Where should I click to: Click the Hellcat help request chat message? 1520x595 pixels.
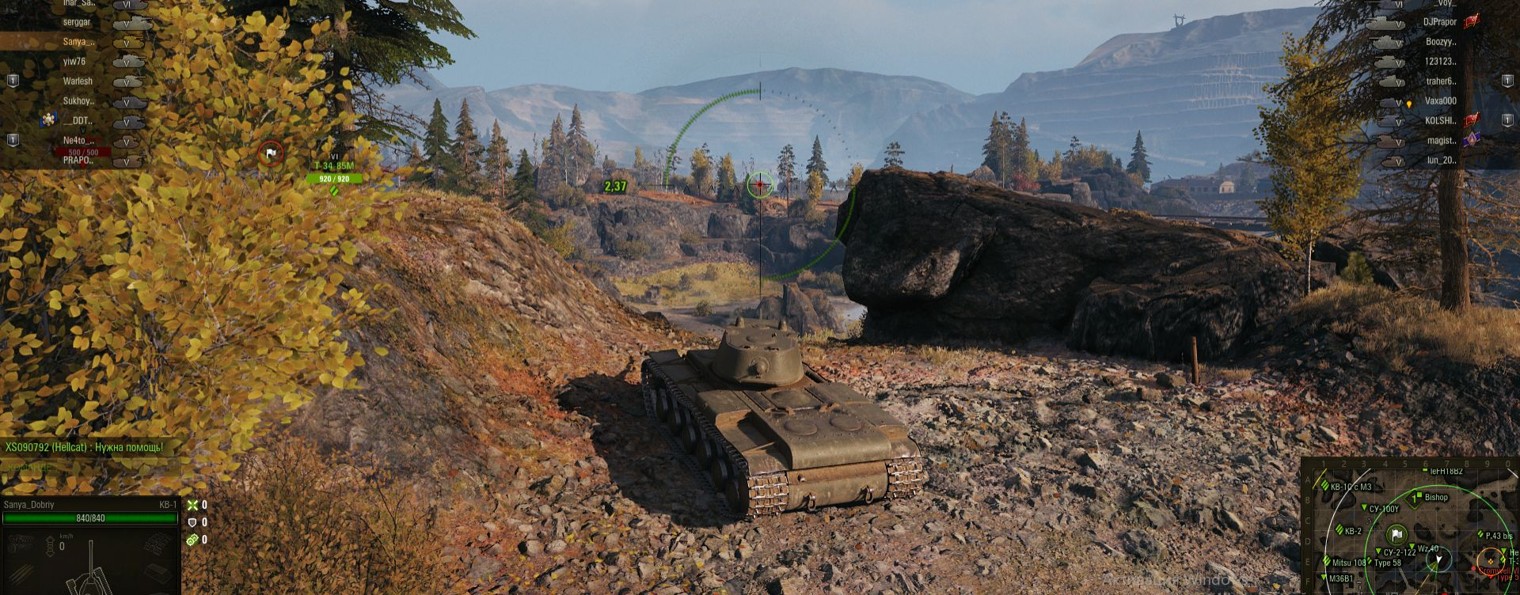pos(84,447)
